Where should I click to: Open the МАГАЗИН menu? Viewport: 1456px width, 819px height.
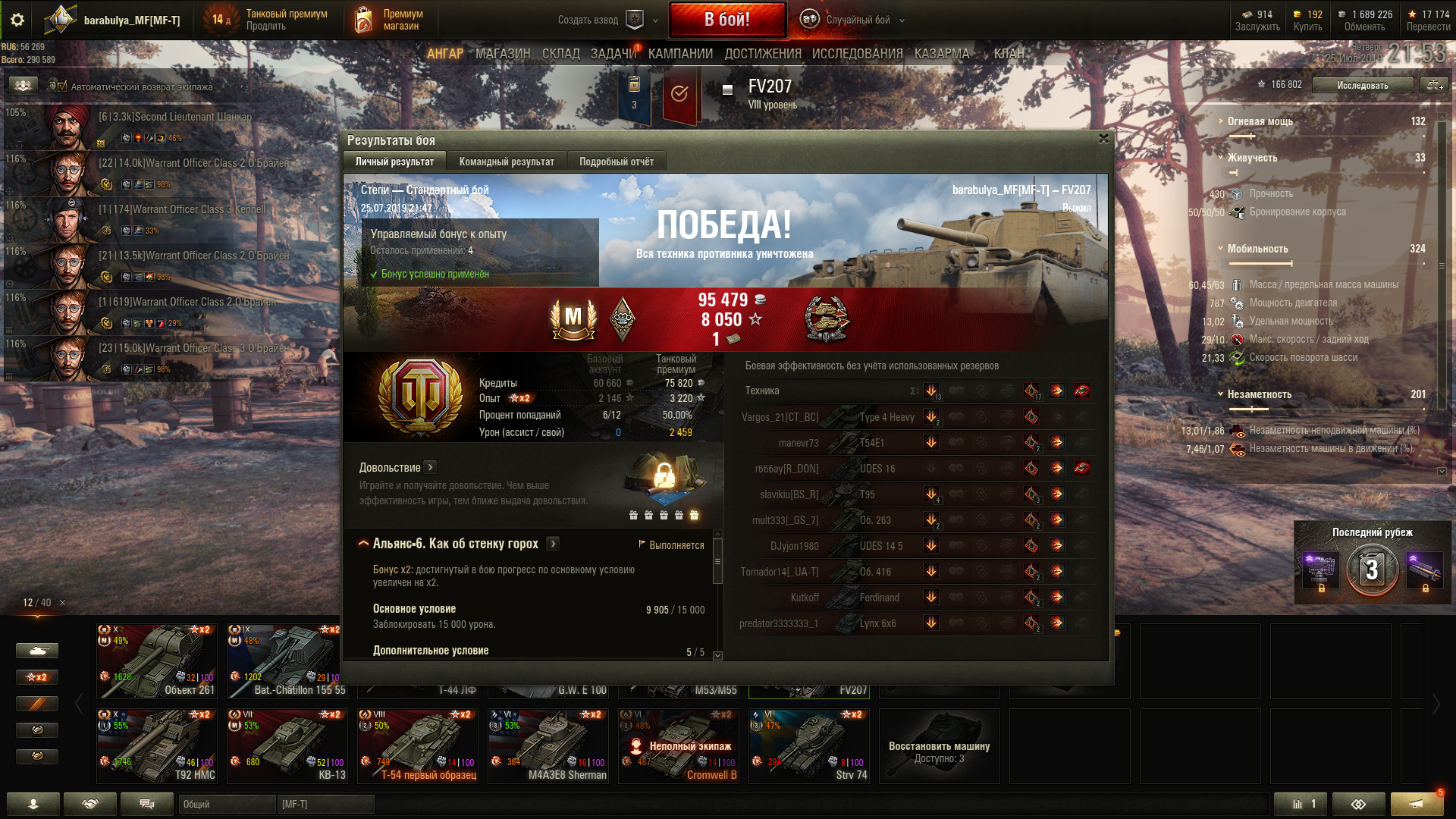[502, 54]
